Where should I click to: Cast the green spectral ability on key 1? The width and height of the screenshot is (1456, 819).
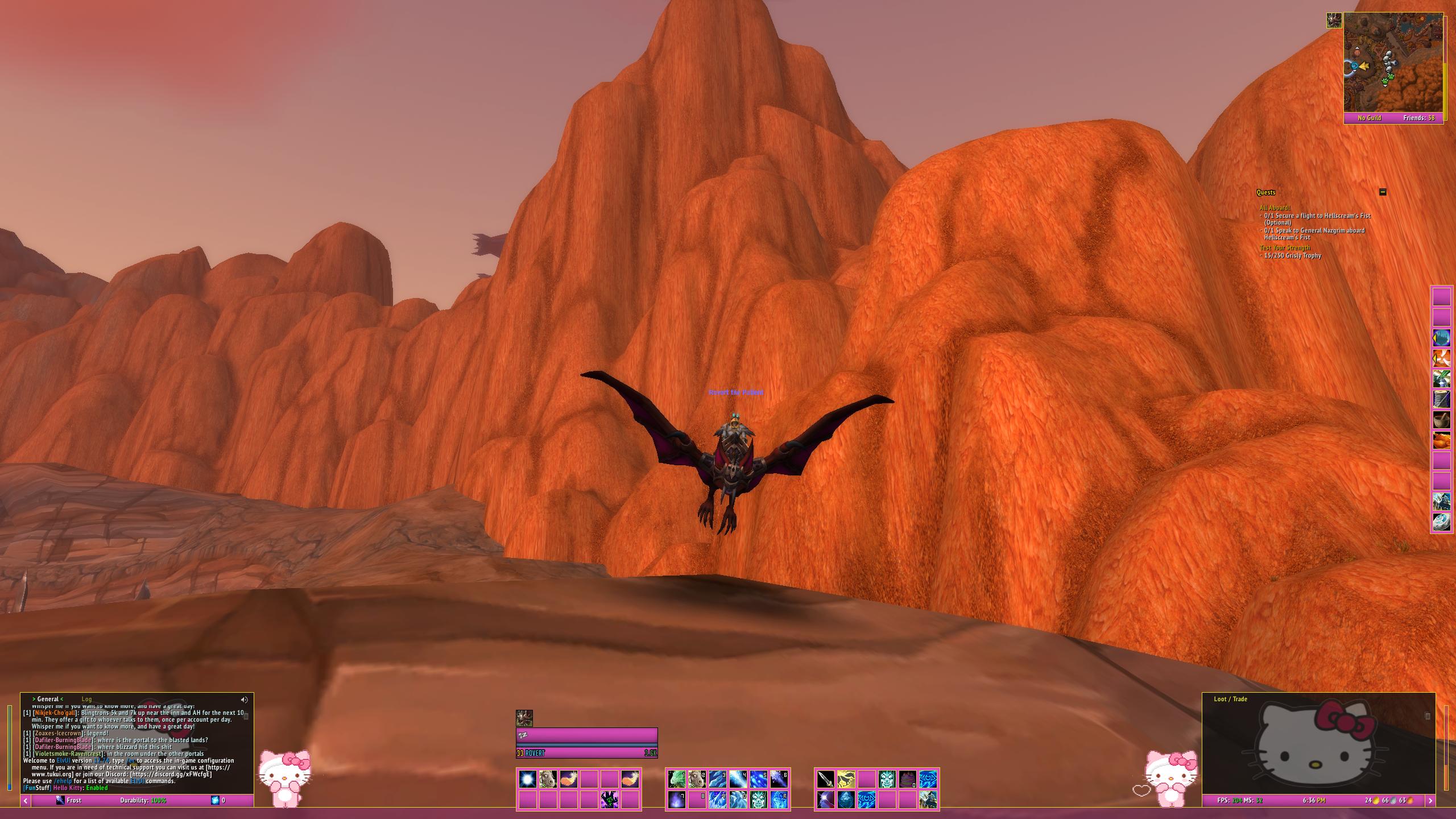(676, 779)
